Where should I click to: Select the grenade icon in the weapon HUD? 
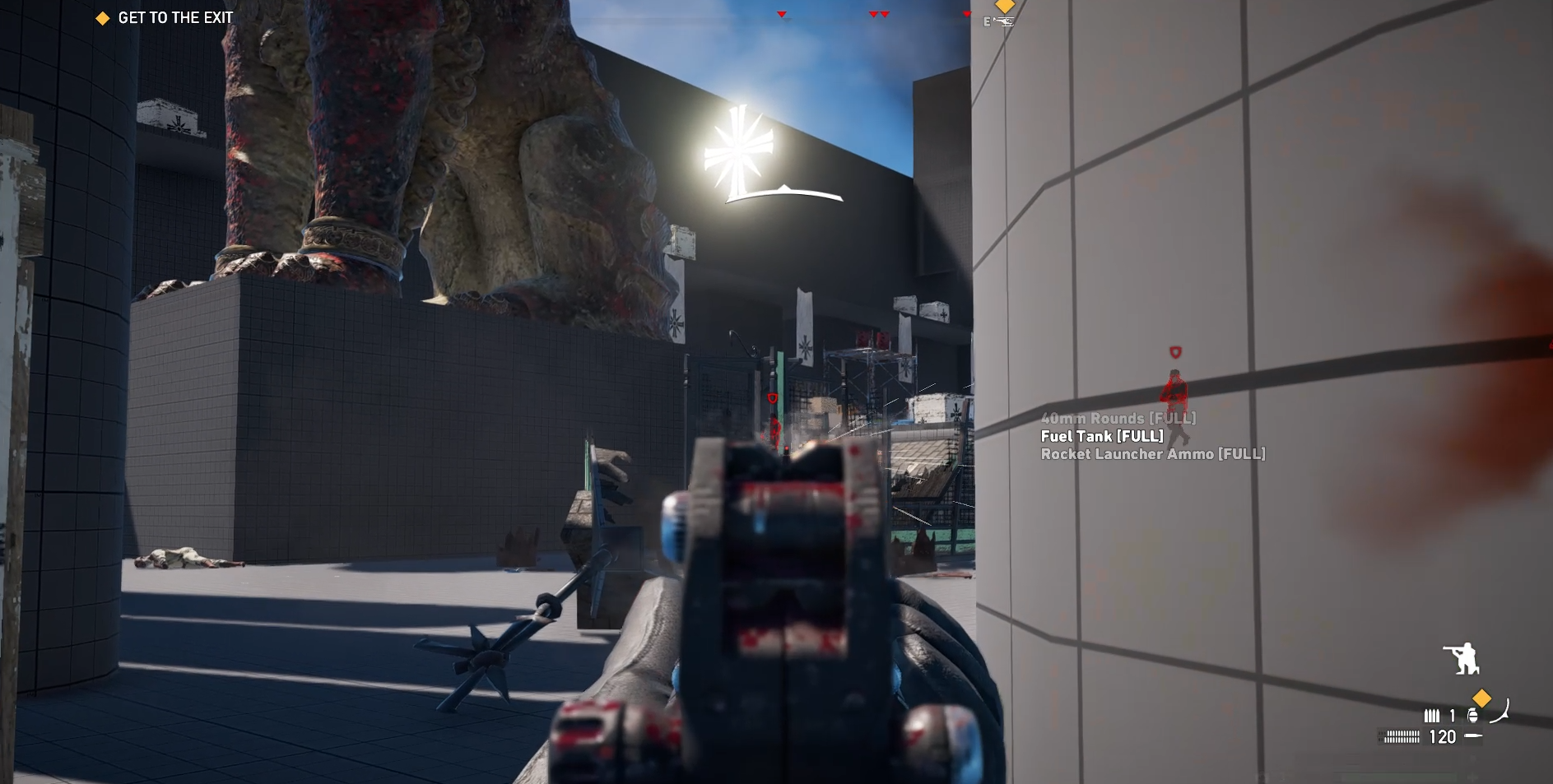1473,716
